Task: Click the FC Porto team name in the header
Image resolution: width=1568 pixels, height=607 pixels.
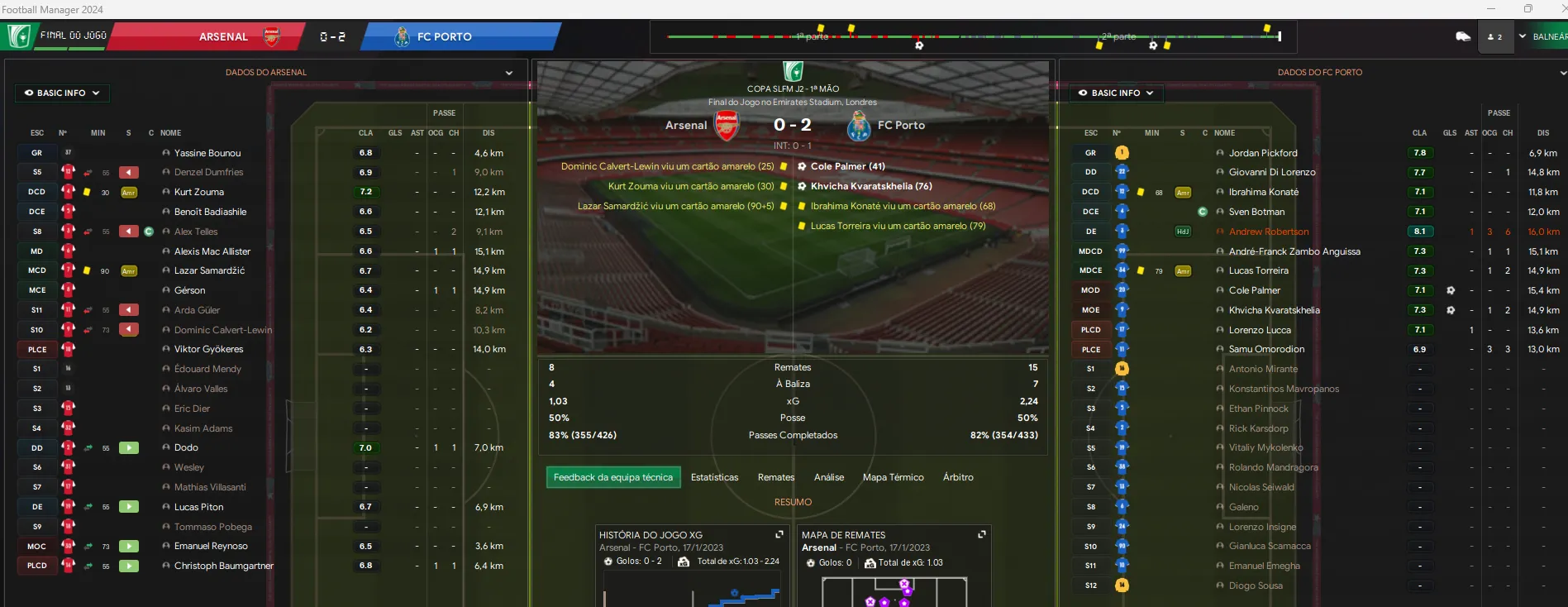Action: click(x=444, y=36)
